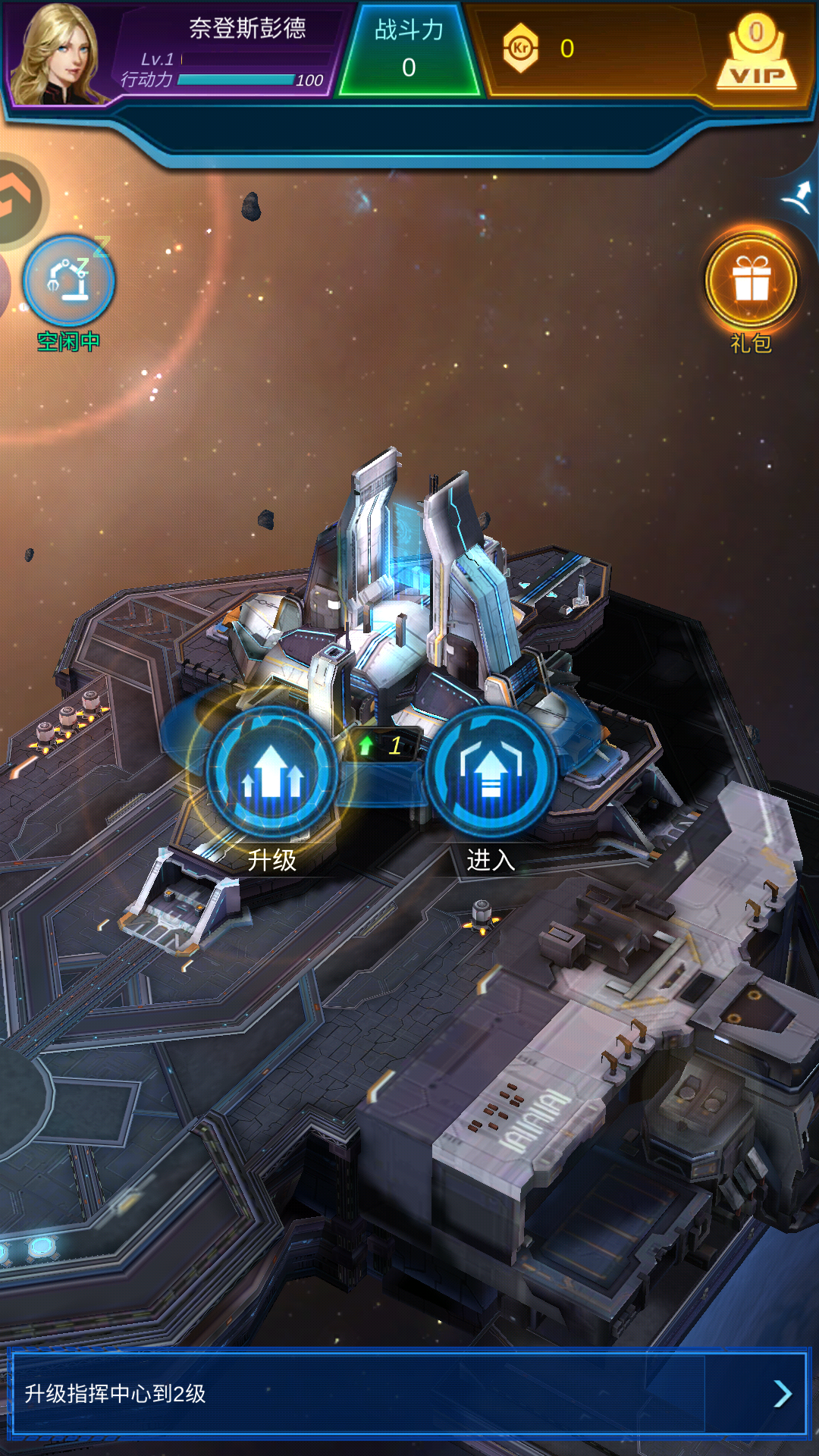This screenshot has width=819, height=1456.
Task: Open the quest 升级指挥中心到2级 banner
Action: pos(409,1393)
